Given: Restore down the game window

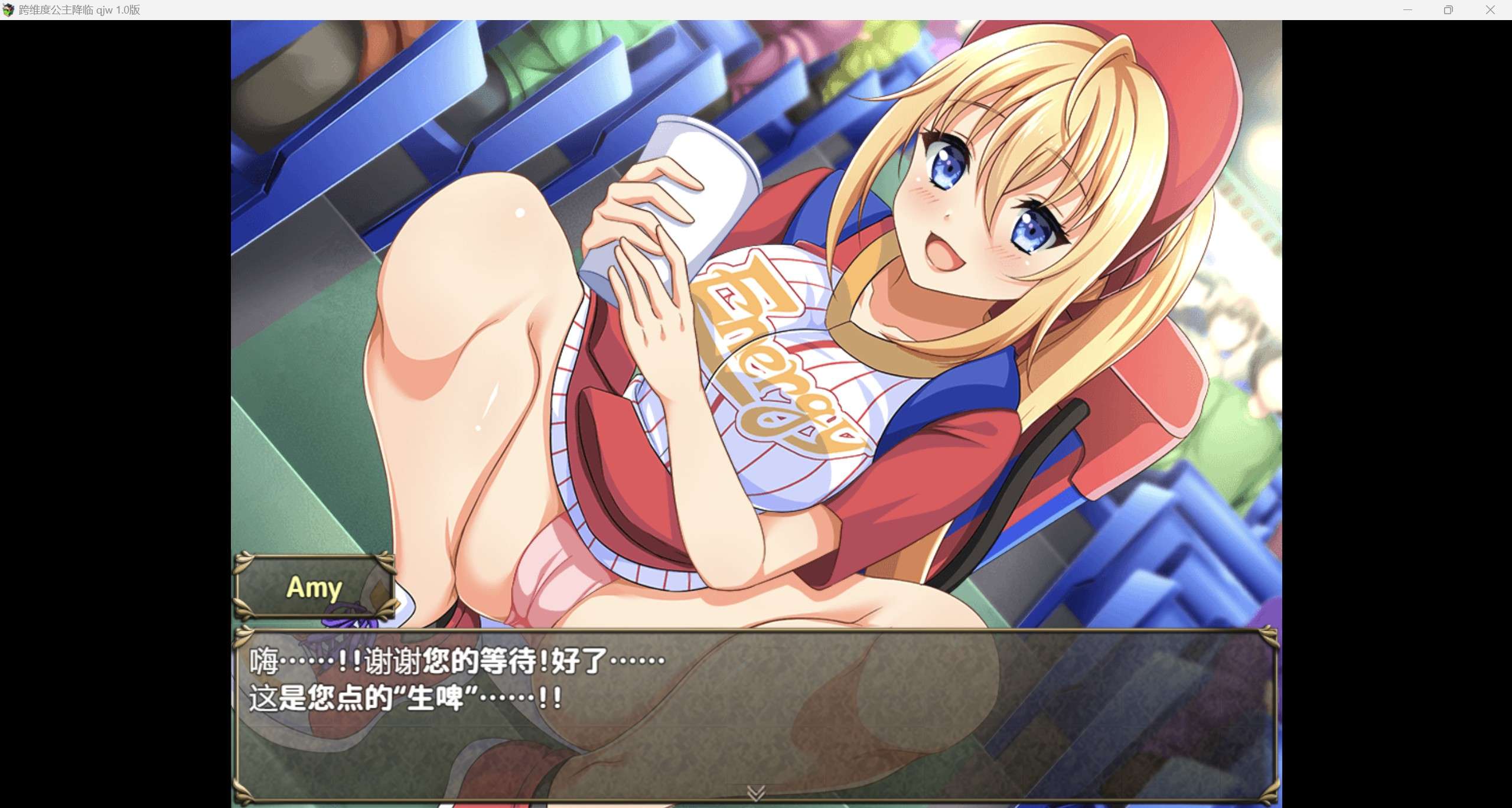Looking at the screenshot, I should (x=1448, y=10).
